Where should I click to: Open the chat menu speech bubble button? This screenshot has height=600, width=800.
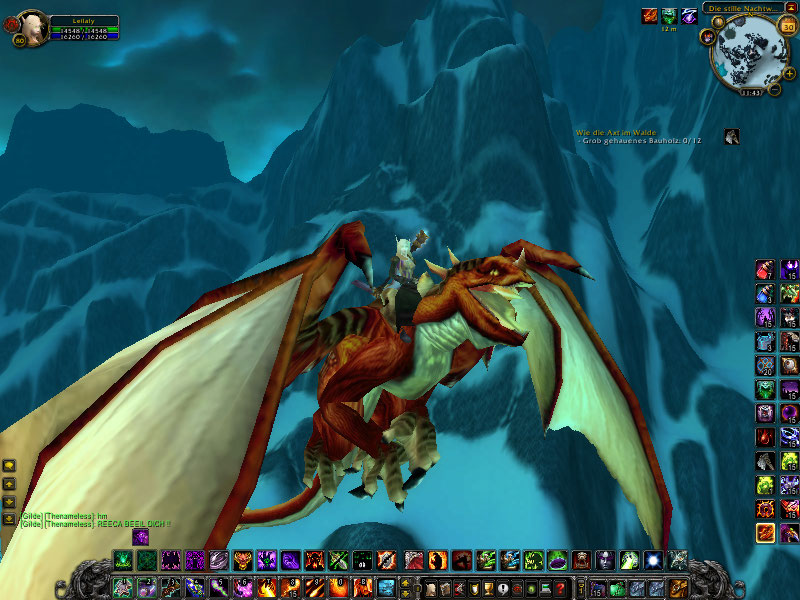pos(9,465)
